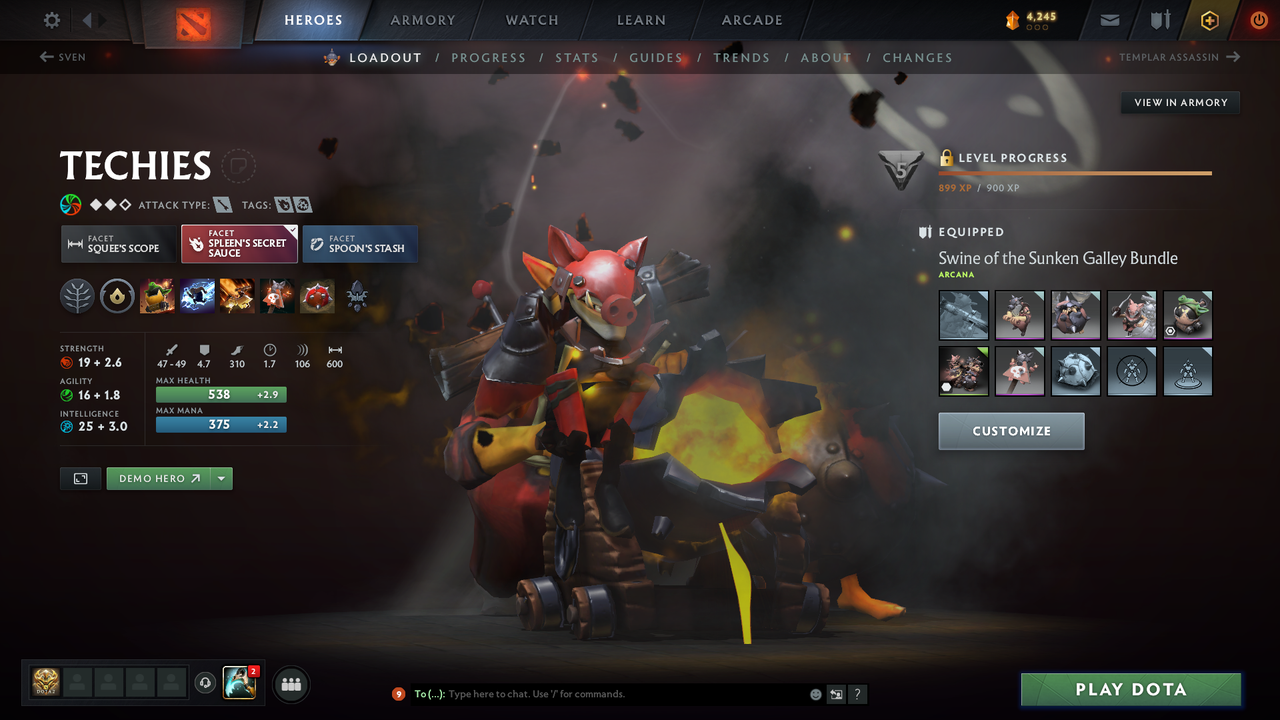Select the first Sunken Galley bundle item thumbnail

click(963, 315)
